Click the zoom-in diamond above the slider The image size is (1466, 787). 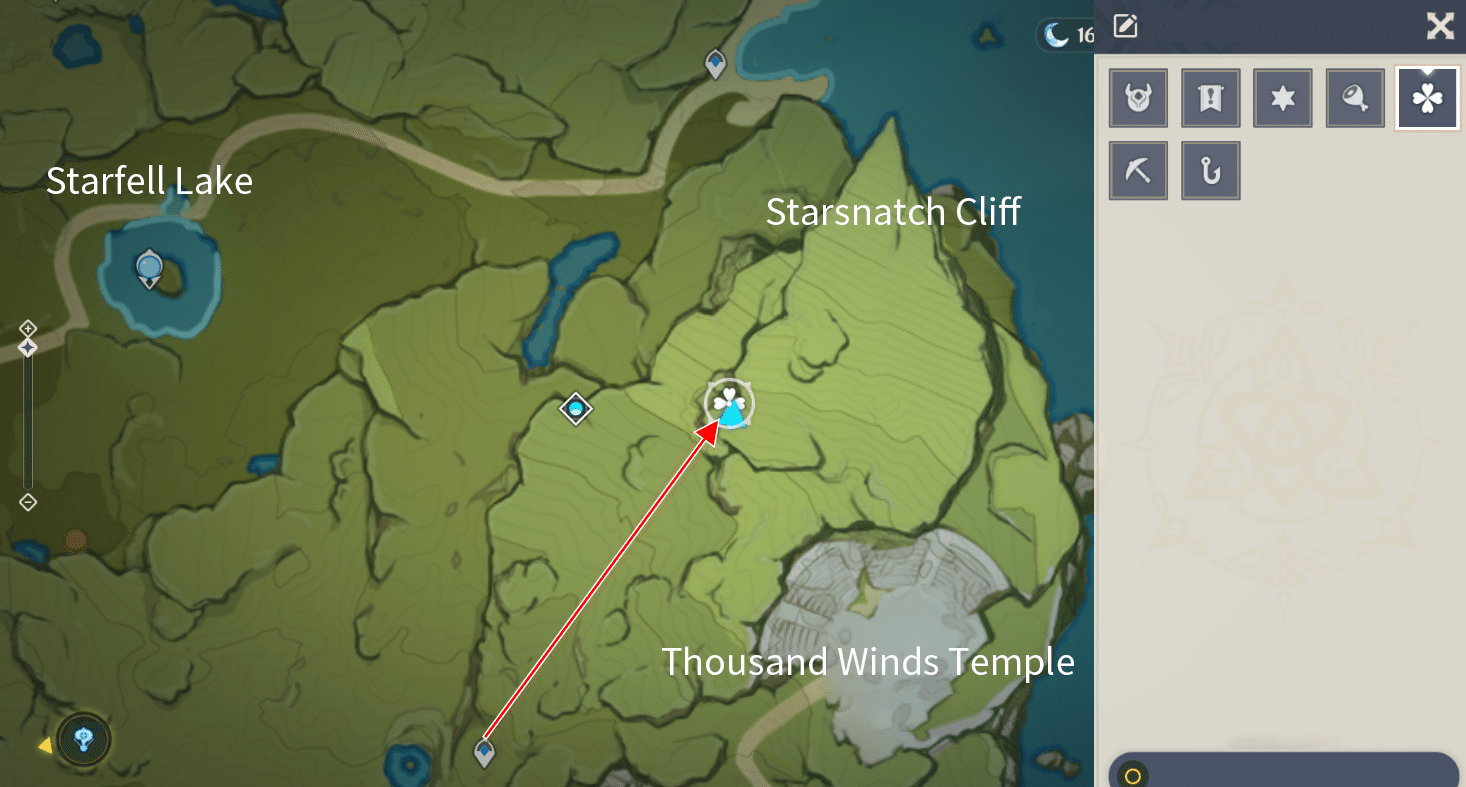pos(27,327)
